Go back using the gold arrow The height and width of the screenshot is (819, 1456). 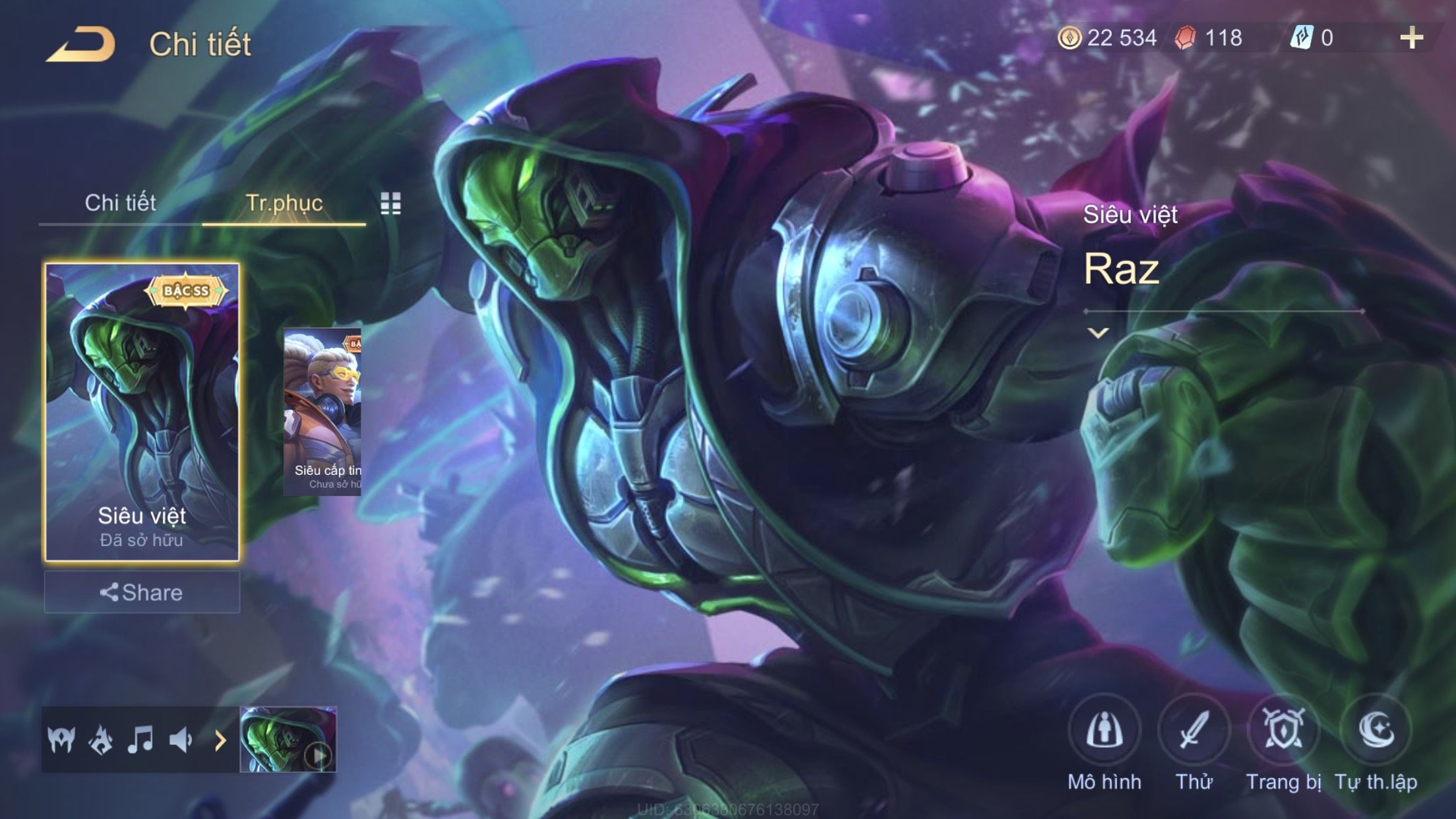click(x=81, y=44)
